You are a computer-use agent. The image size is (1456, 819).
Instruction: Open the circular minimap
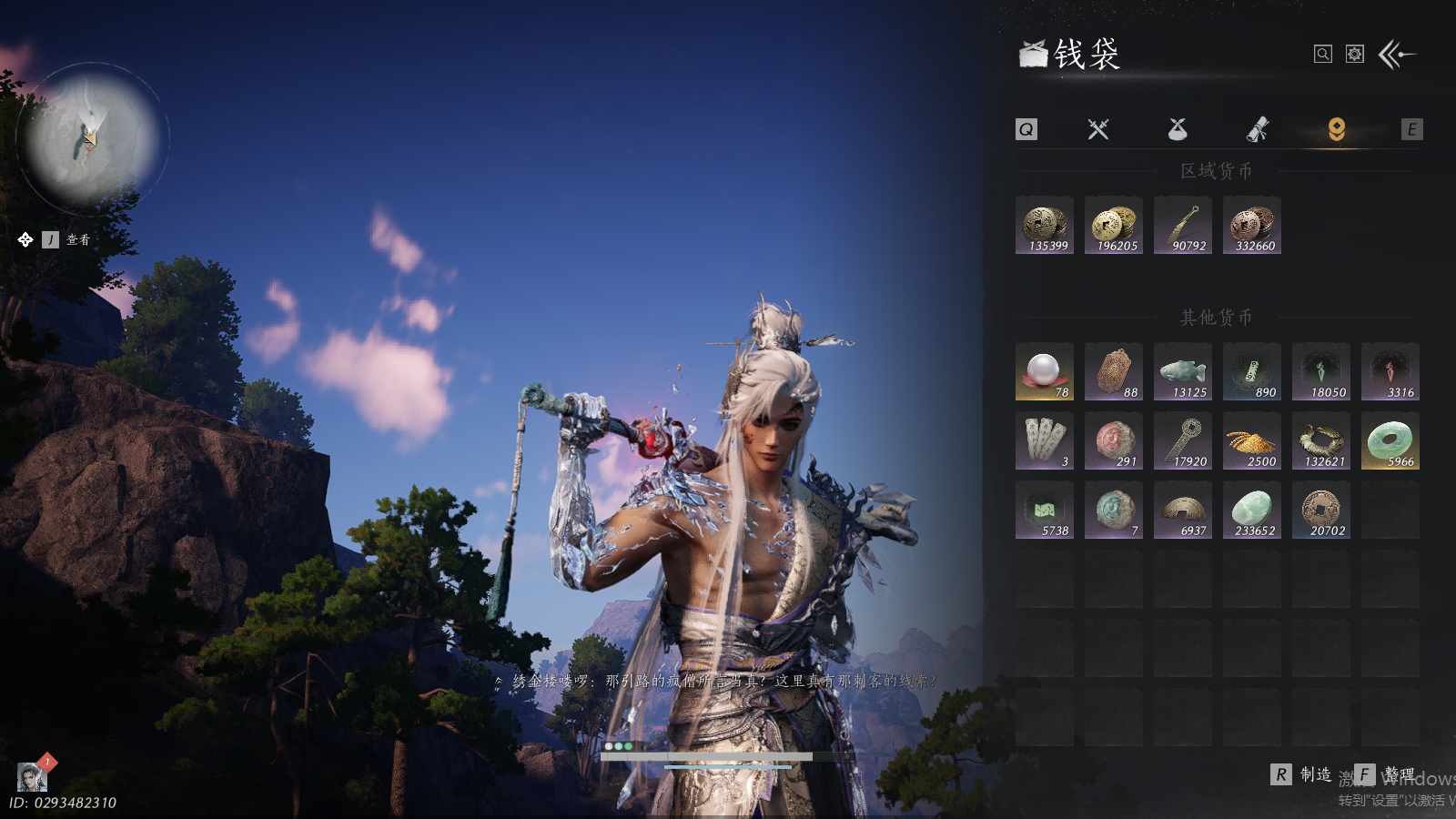(91, 138)
